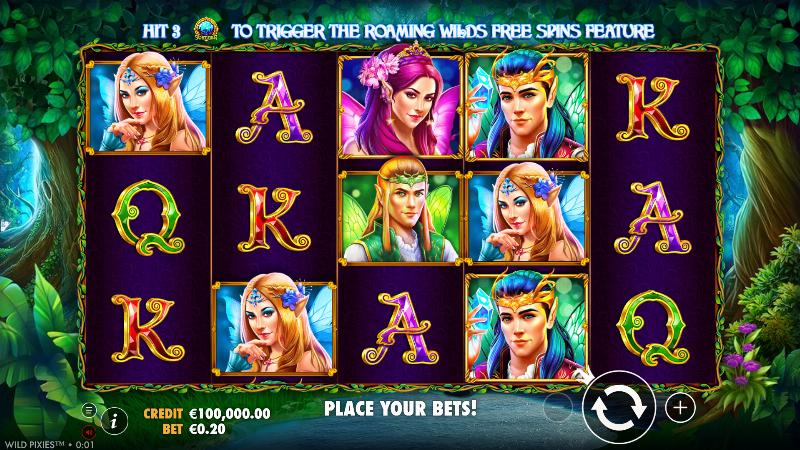
Task: Decrease the bet with the minus button
Action: click(559, 407)
